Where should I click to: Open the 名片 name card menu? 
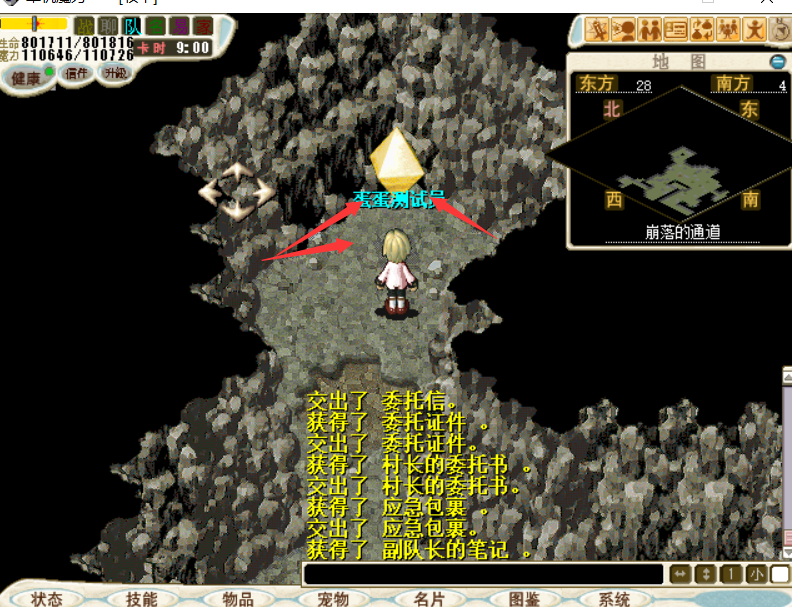(428, 598)
